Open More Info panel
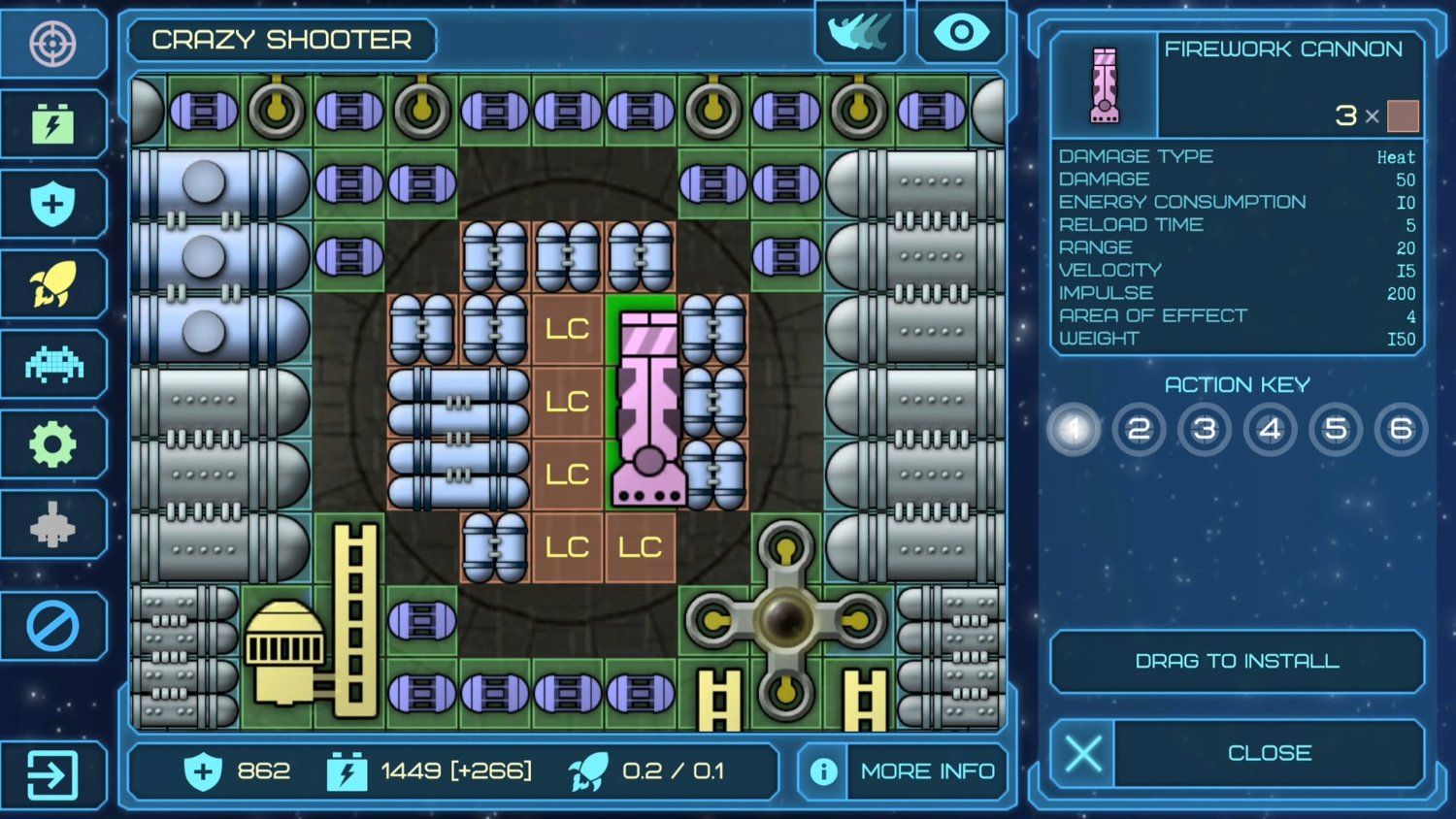 tap(904, 771)
